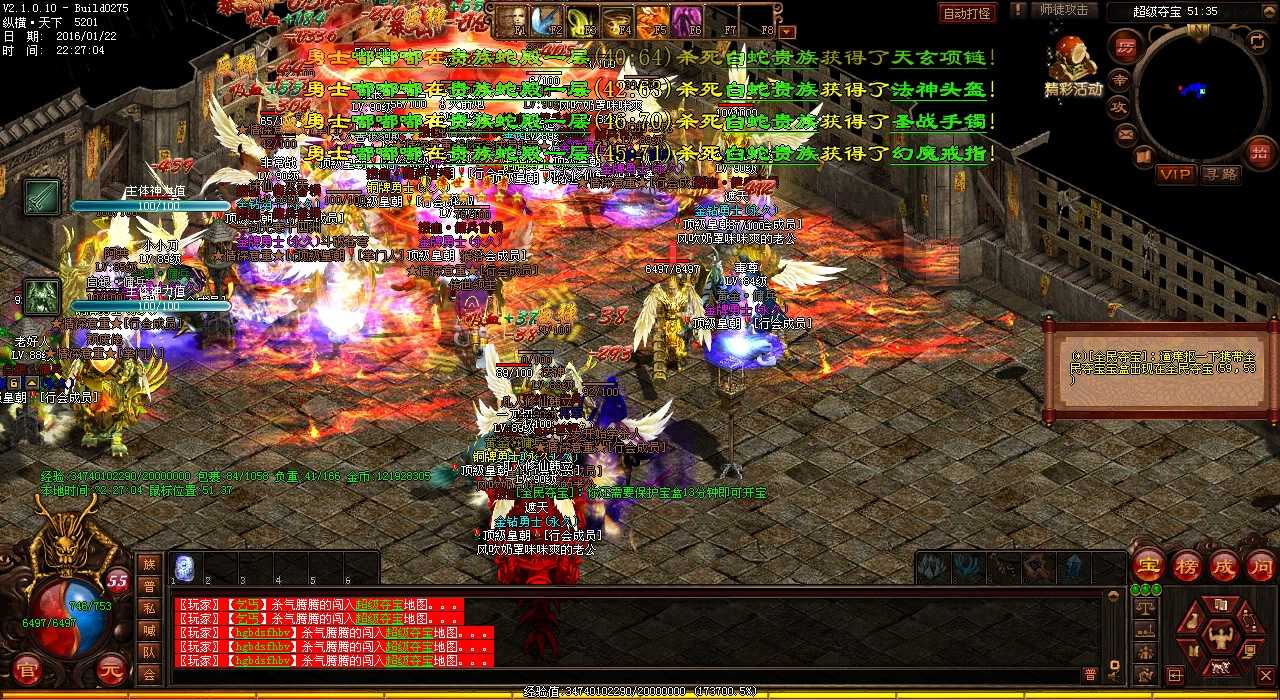The image size is (1280, 700).
Task: Select the 会 guild chat channel
Action: coord(149,674)
